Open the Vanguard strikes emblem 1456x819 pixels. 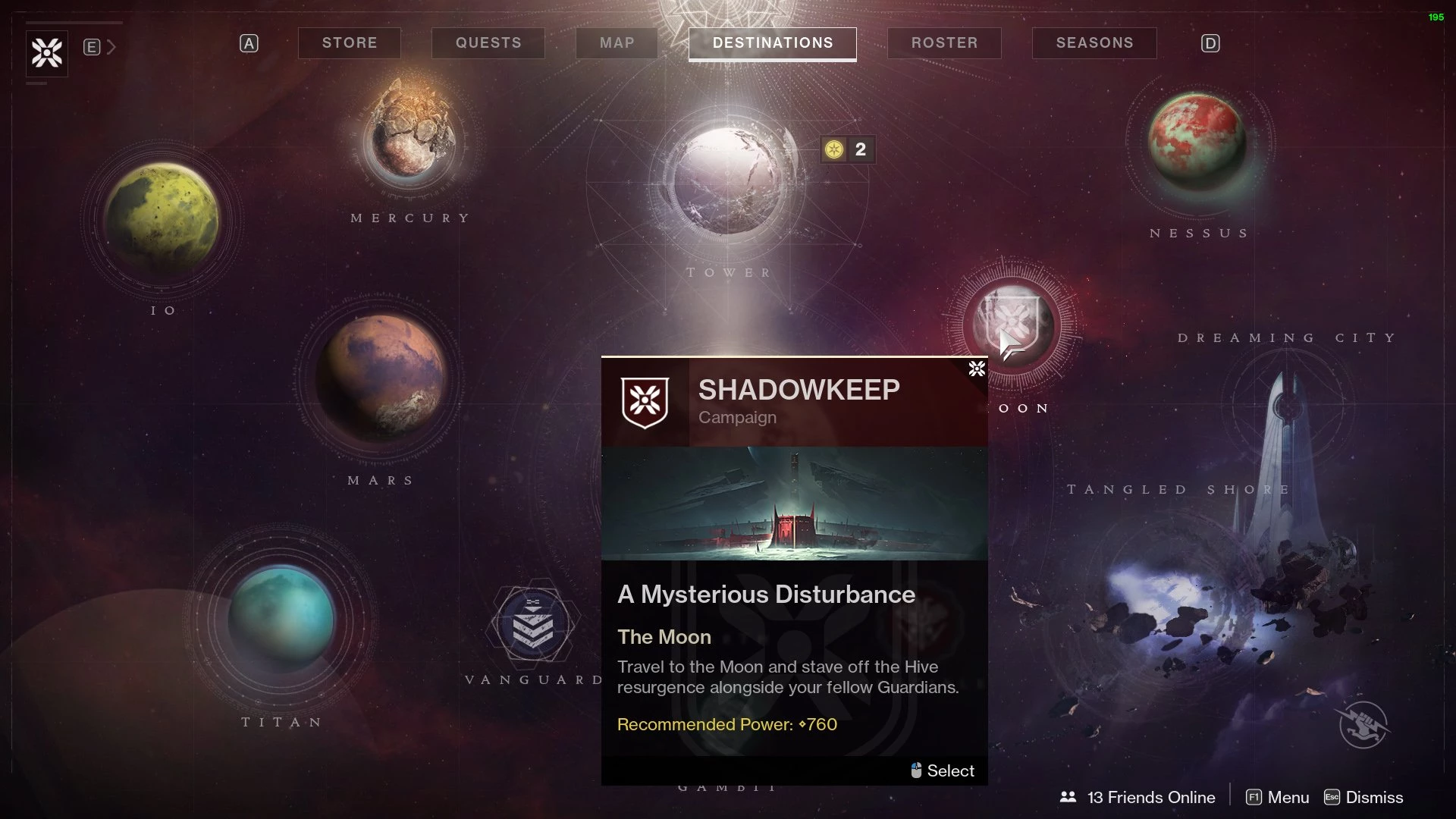[532, 625]
